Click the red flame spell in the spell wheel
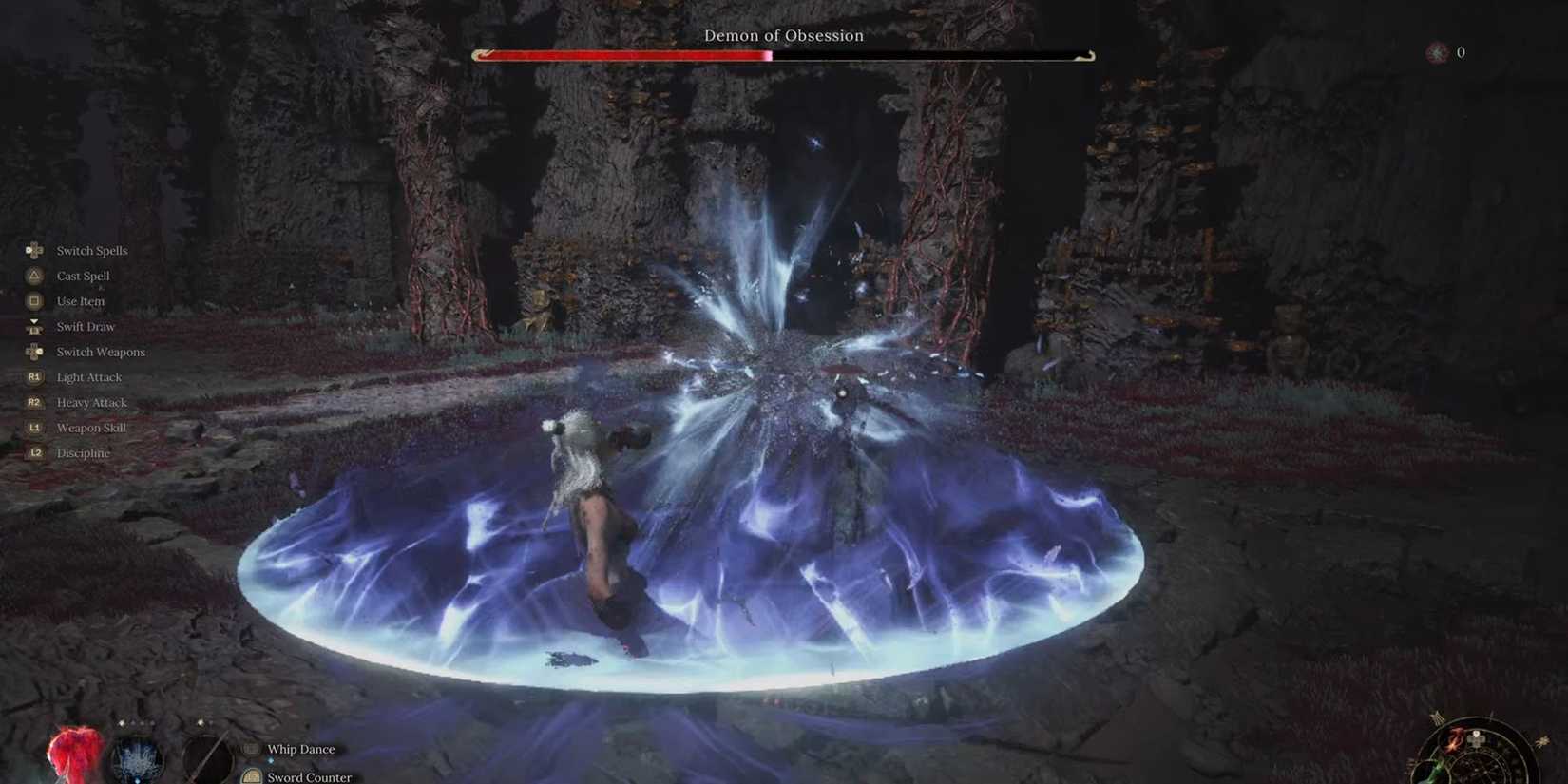1568x784 pixels. 1453,739
